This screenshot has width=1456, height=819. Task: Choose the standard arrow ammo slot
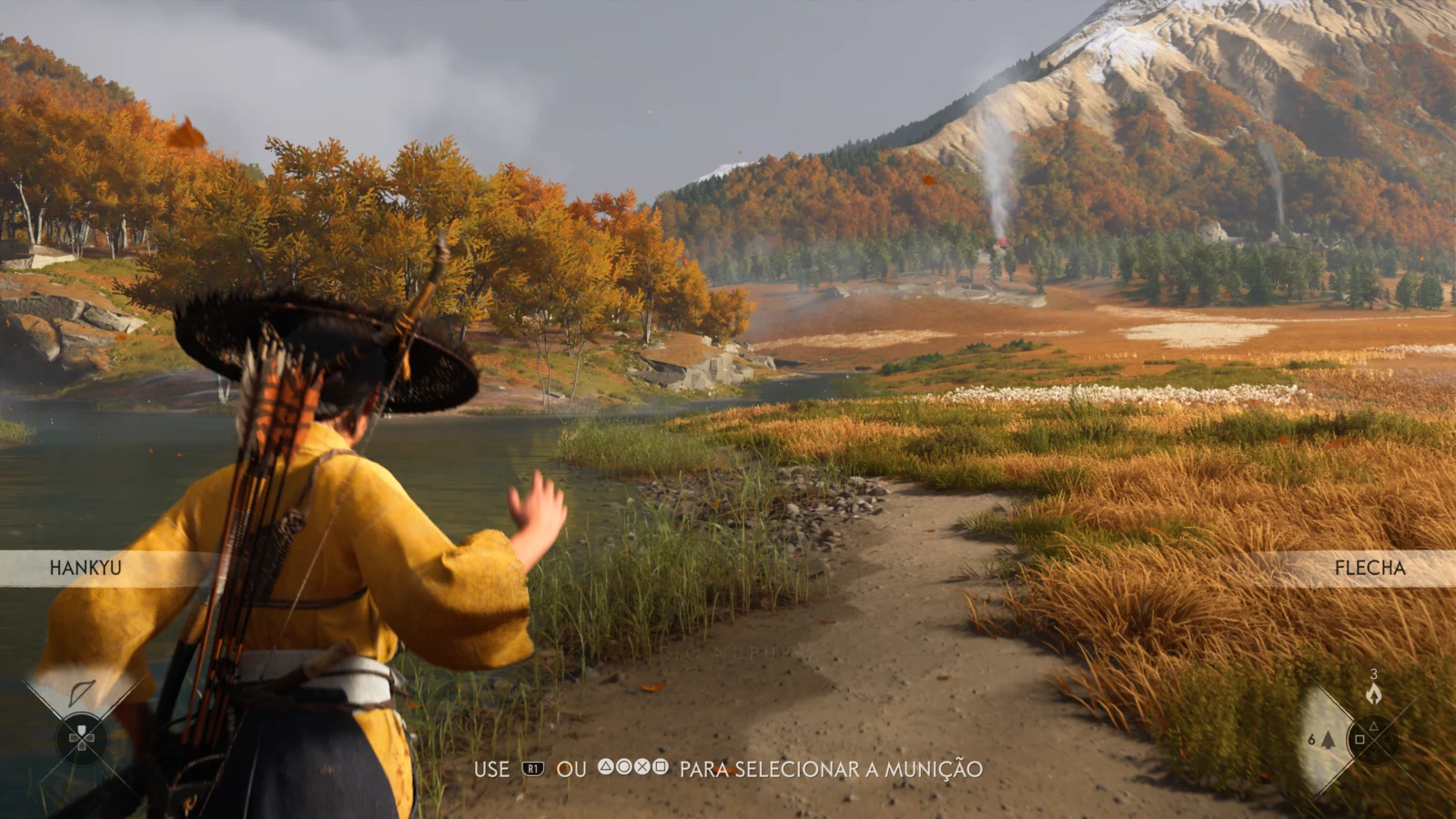1326,740
